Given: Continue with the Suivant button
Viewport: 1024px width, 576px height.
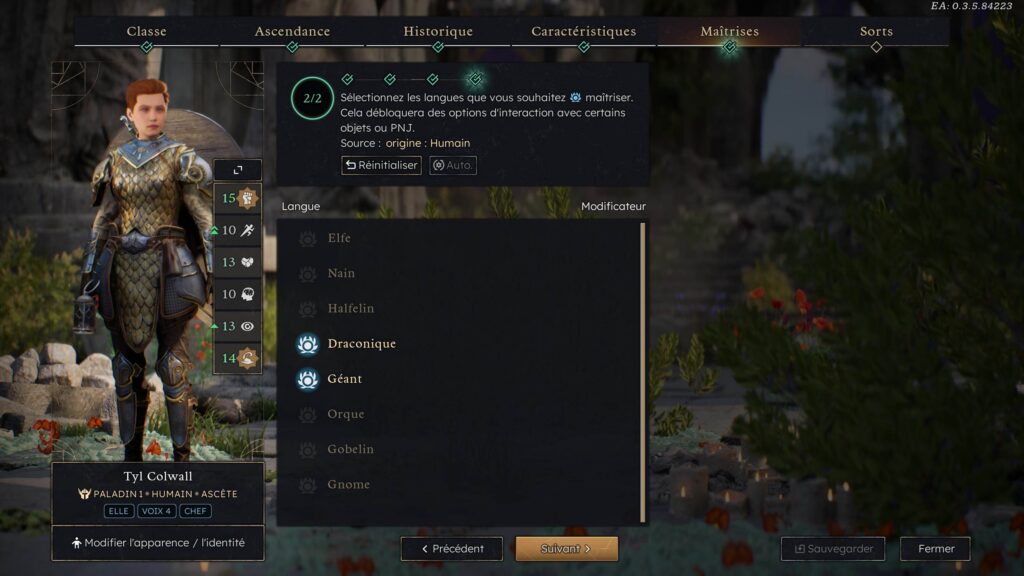Looking at the screenshot, I should tap(566, 549).
